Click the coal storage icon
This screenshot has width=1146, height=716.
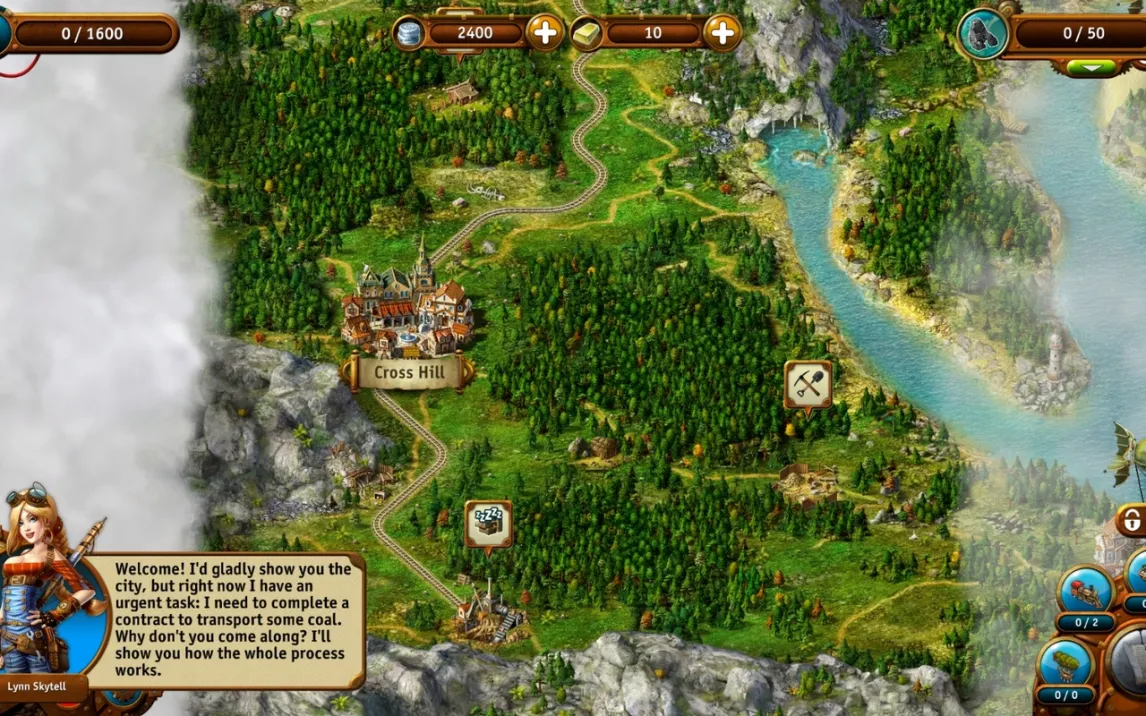pyautogui.click(x=983, y=34)
